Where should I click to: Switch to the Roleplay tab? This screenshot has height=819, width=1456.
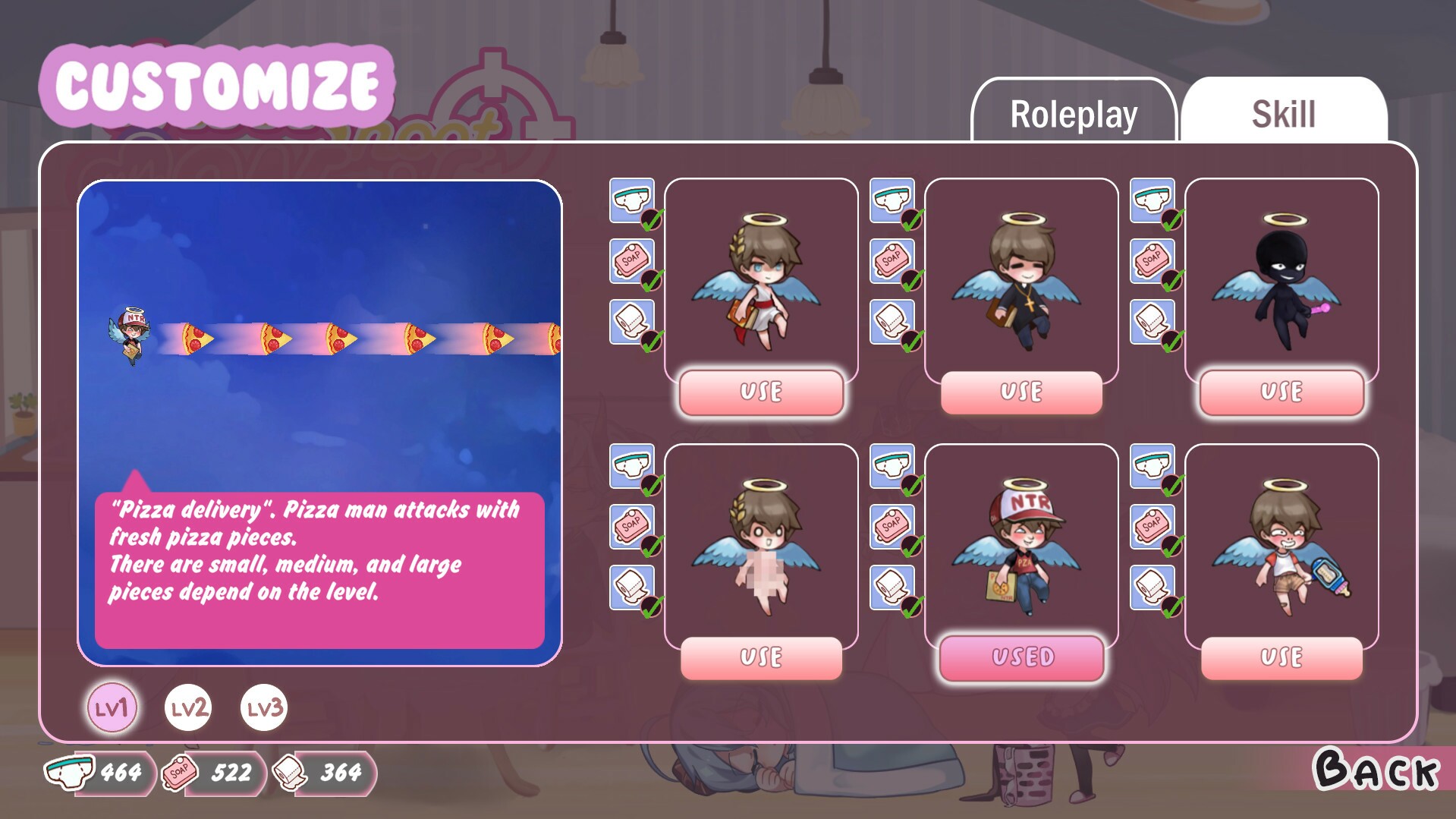click(x=1073, y=114)
